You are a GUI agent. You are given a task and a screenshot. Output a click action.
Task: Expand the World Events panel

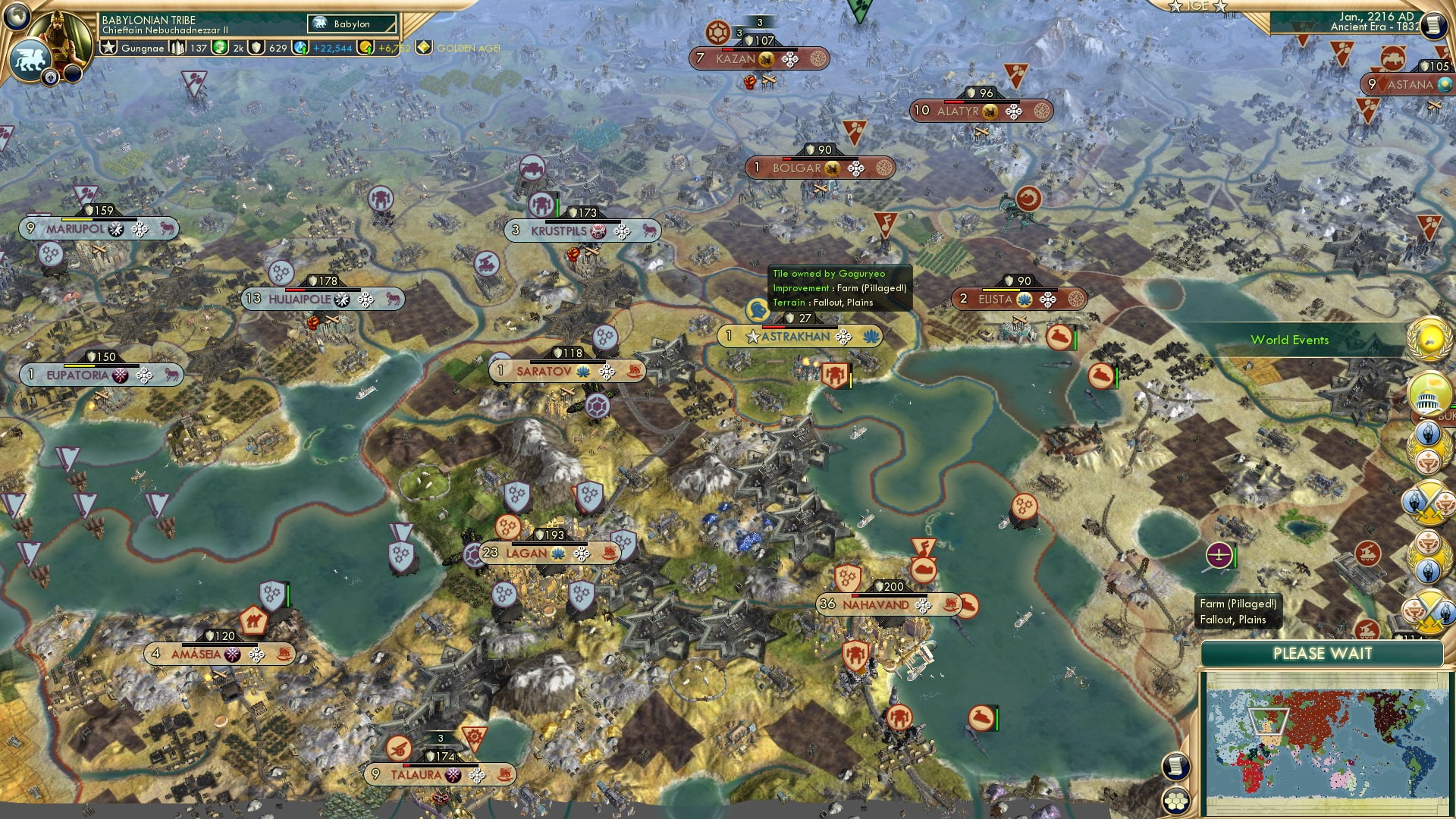point(1289,340)
